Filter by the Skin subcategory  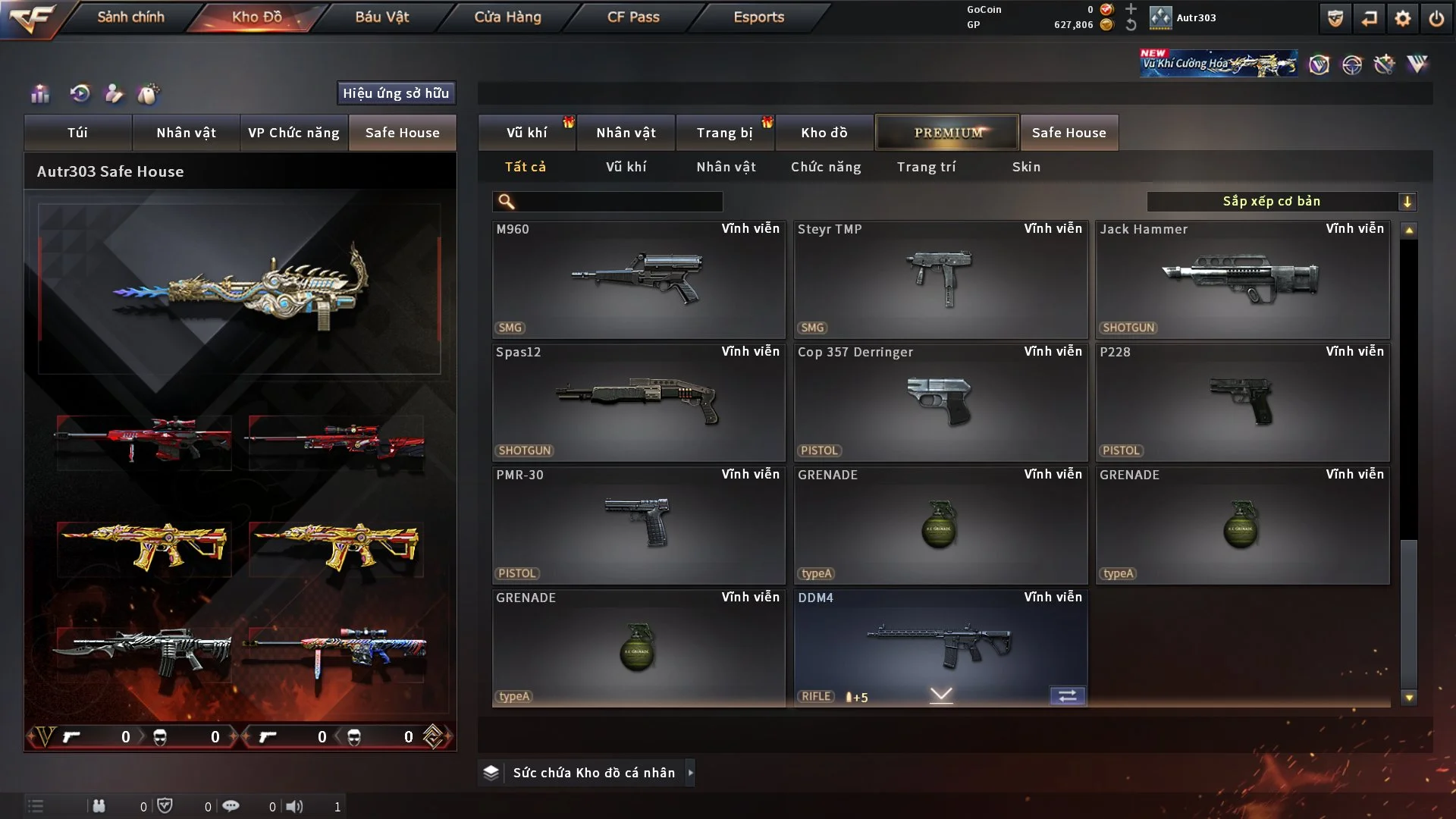point(1026,167)
